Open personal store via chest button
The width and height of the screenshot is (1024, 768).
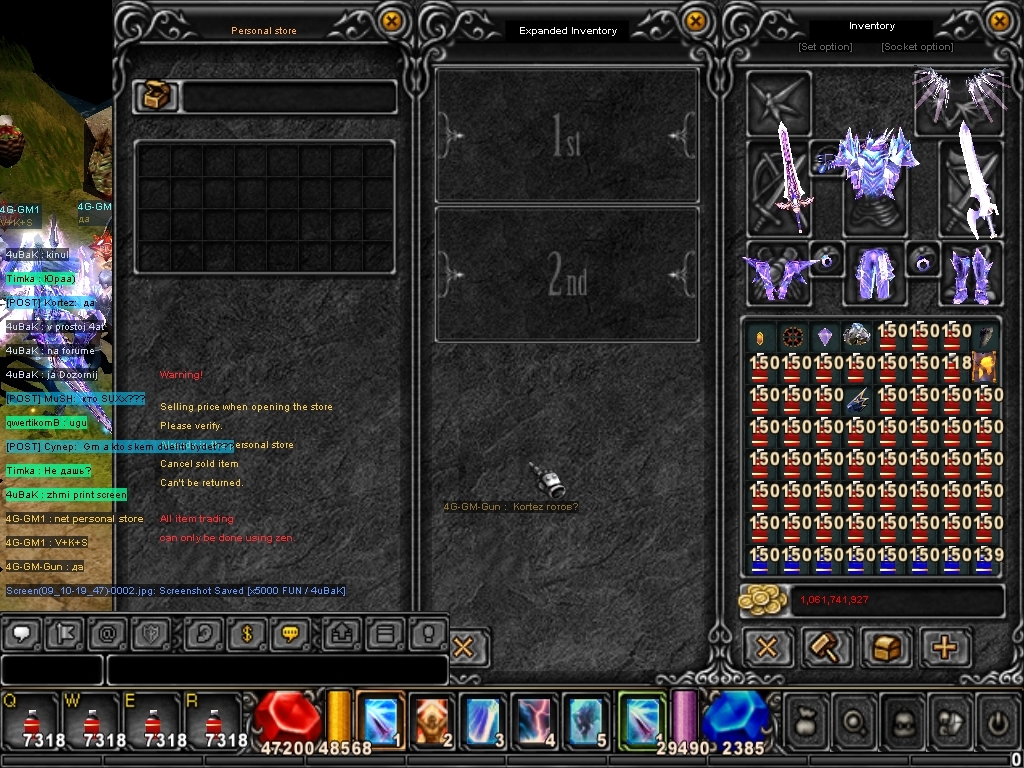(886, 648)
